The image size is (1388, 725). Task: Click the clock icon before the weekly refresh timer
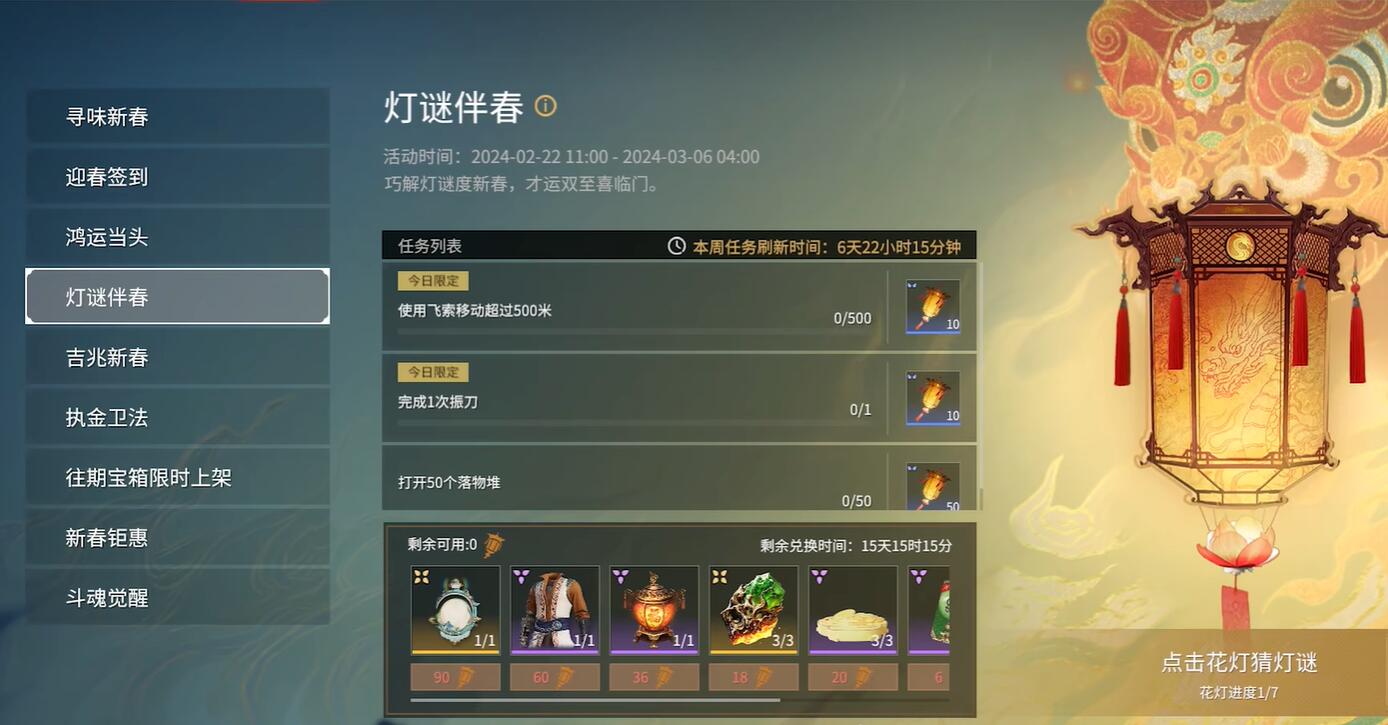click(677, 245)
